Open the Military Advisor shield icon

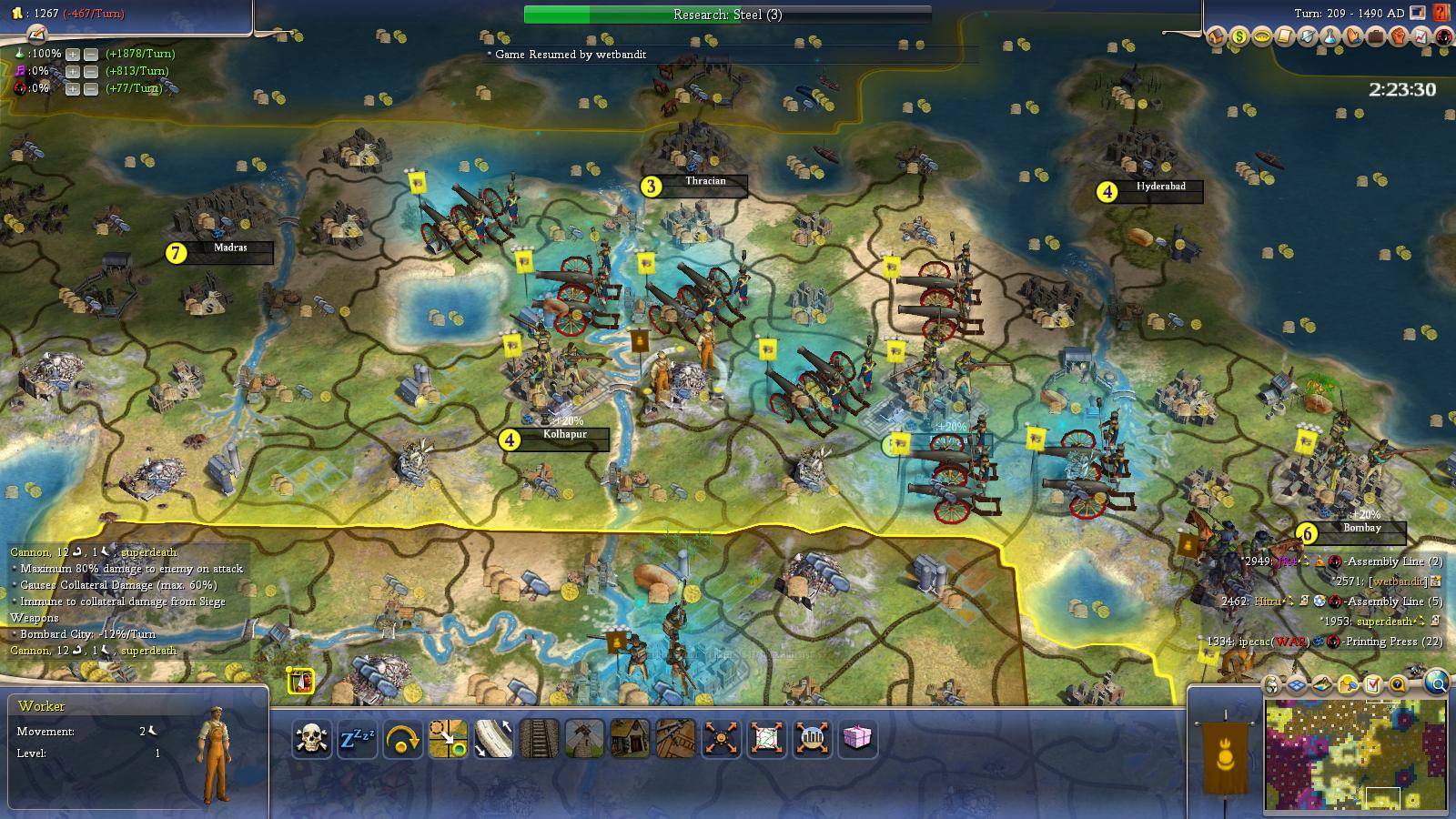point(1307,37)
